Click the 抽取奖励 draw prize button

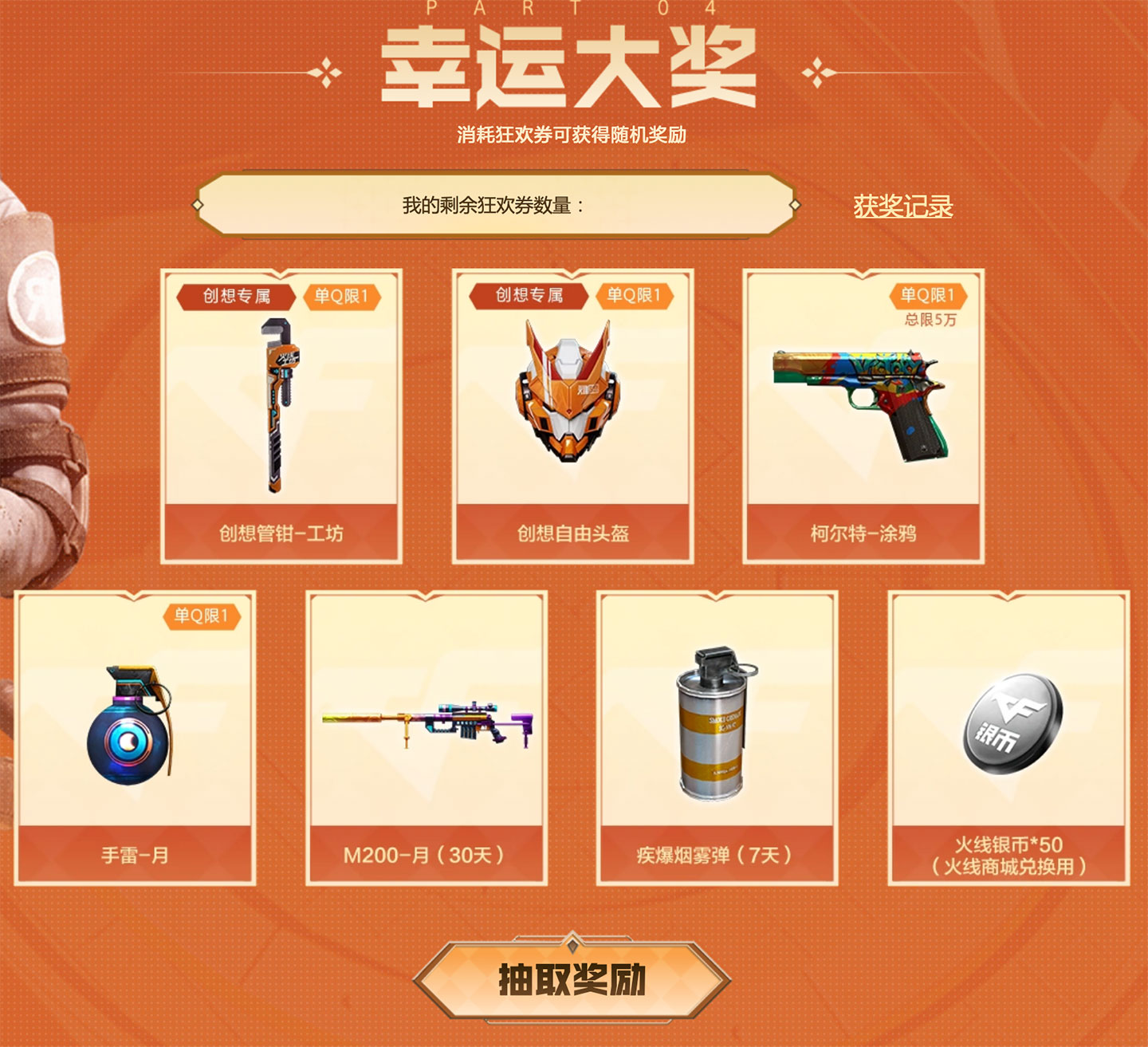tap(572, 978)
